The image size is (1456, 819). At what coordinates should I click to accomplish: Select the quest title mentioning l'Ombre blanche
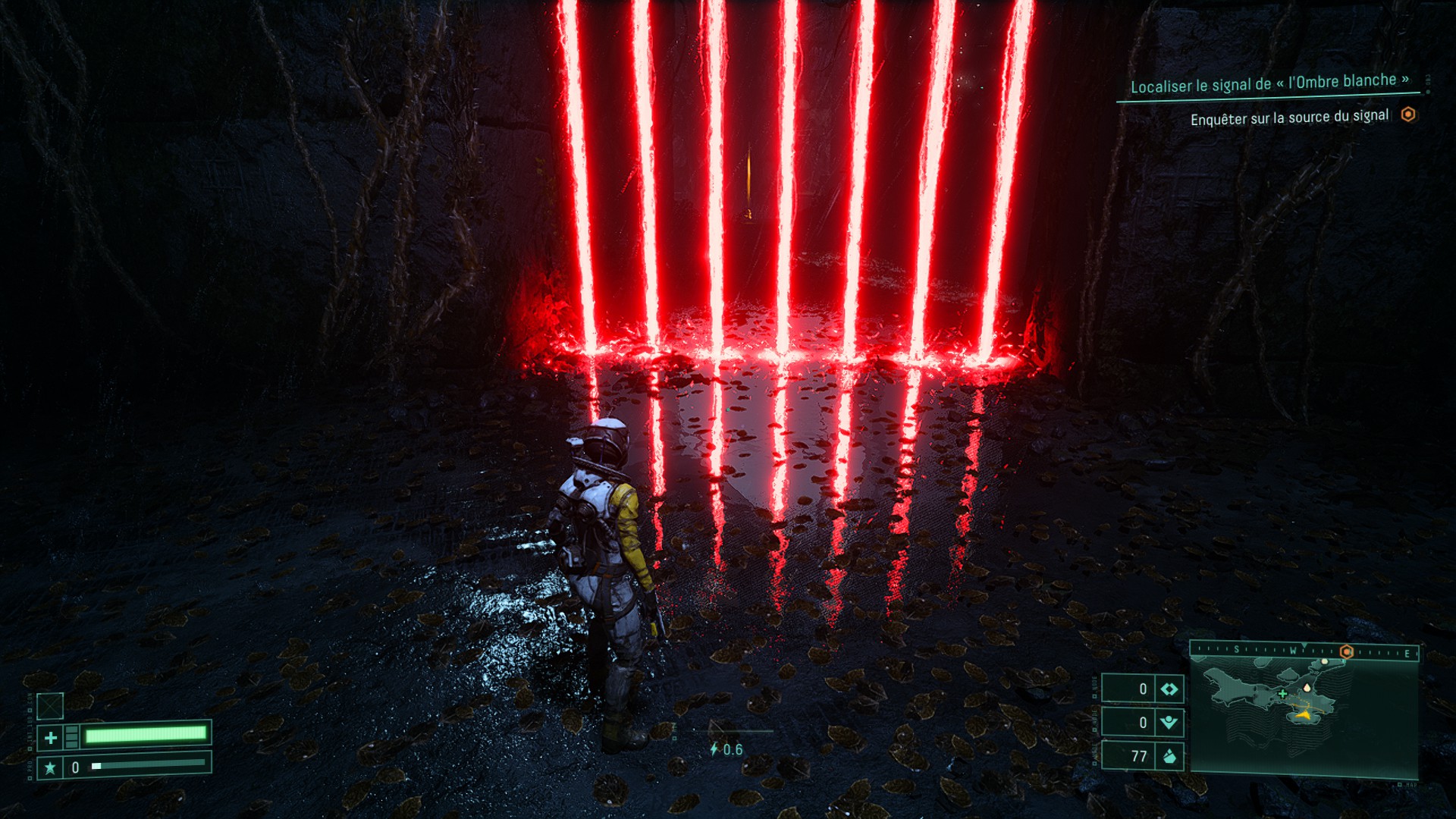[1269, 83]
